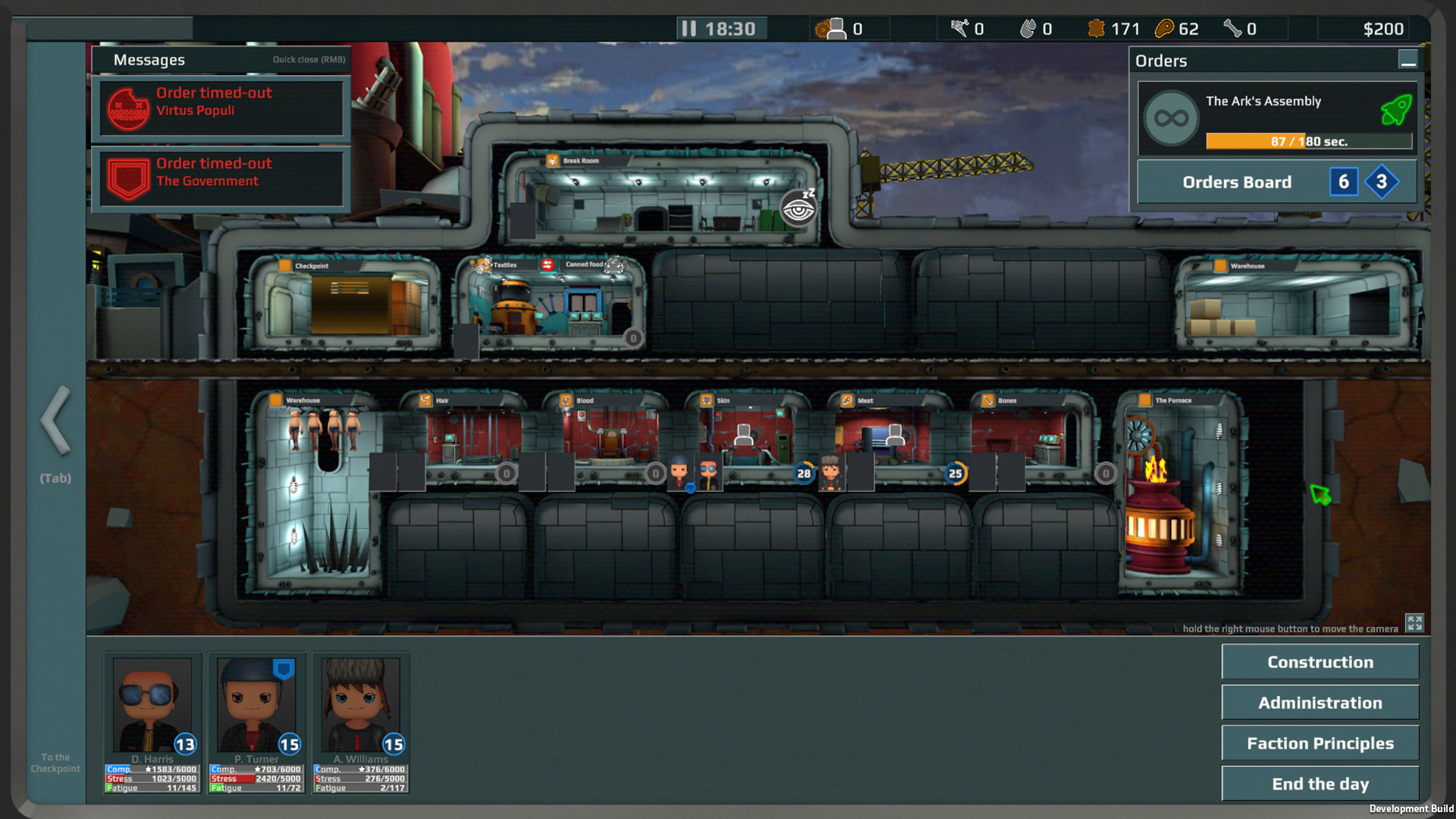Open the Administration panel
The width and height of the screenshot is (1456, 819).
click(x=1319, y=703)
